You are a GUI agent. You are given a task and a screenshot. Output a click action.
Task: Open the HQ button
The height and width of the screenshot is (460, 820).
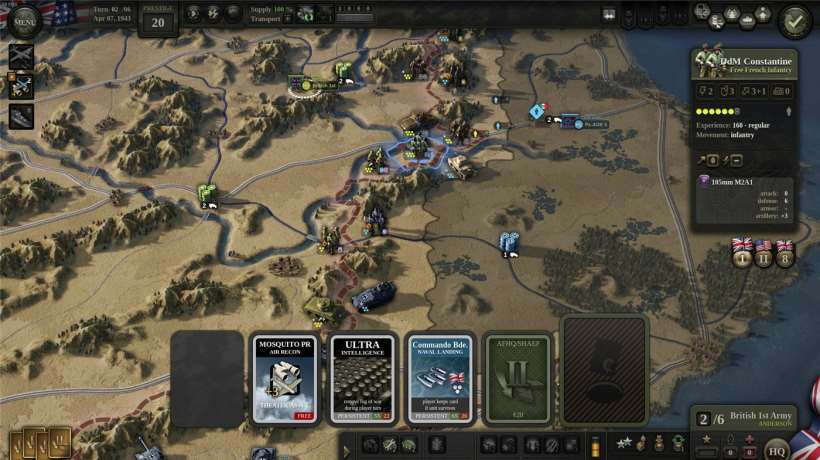pos(777,449)
